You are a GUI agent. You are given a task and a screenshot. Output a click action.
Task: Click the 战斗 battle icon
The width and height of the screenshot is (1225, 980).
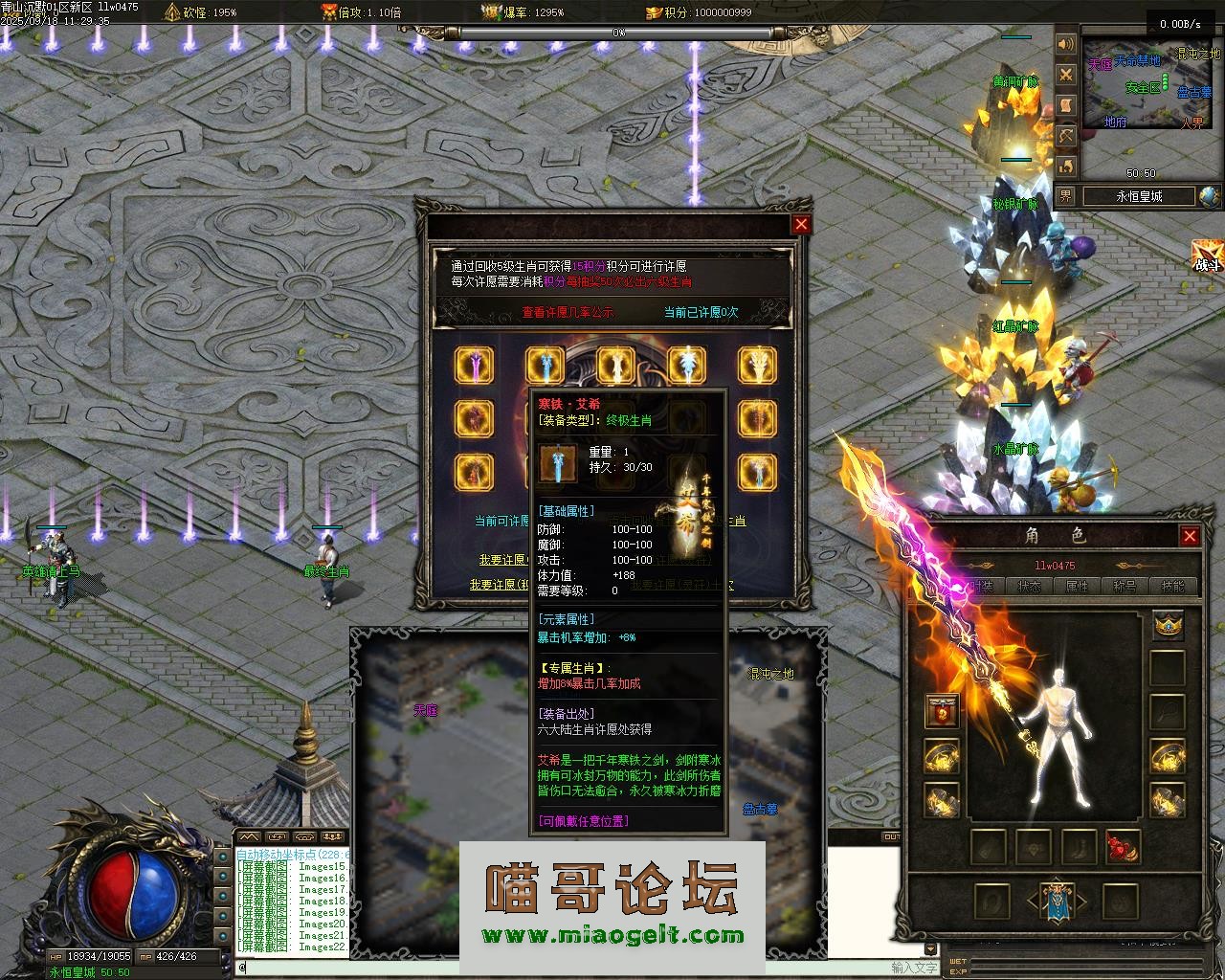click(x=1208, y=256)
